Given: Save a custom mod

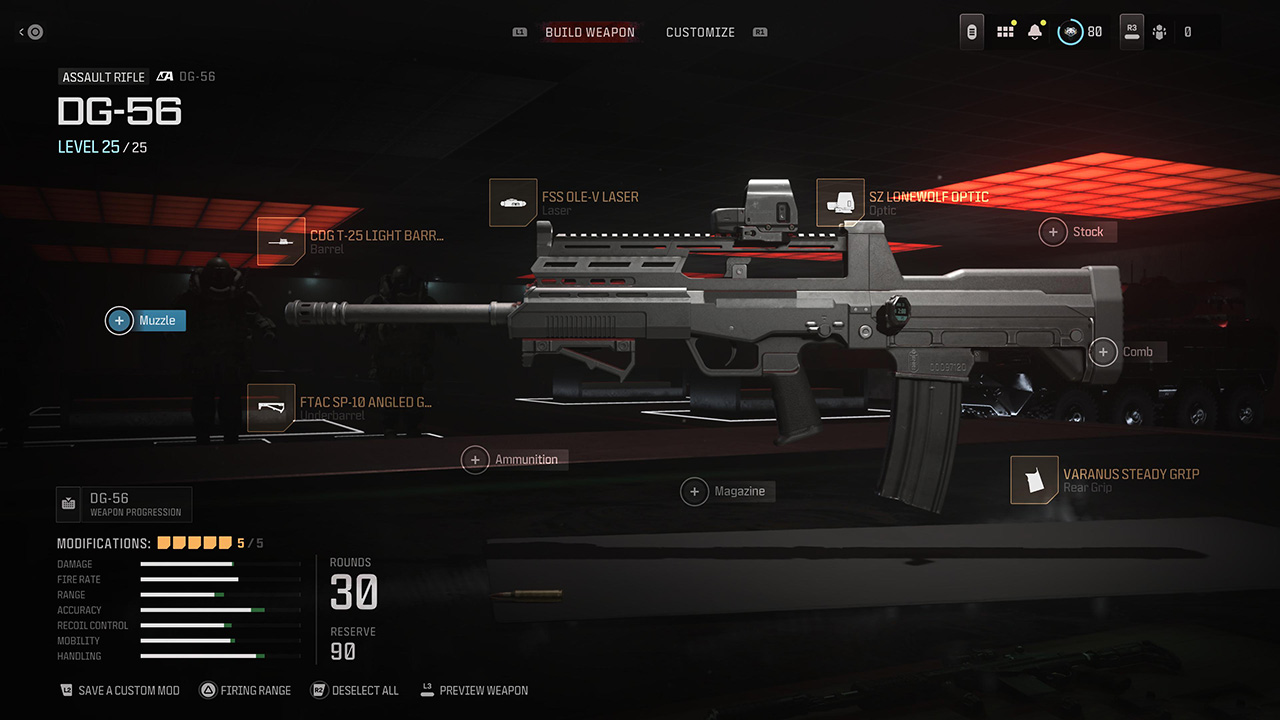Looking at the screenshot, I should [x=120, y=690].
